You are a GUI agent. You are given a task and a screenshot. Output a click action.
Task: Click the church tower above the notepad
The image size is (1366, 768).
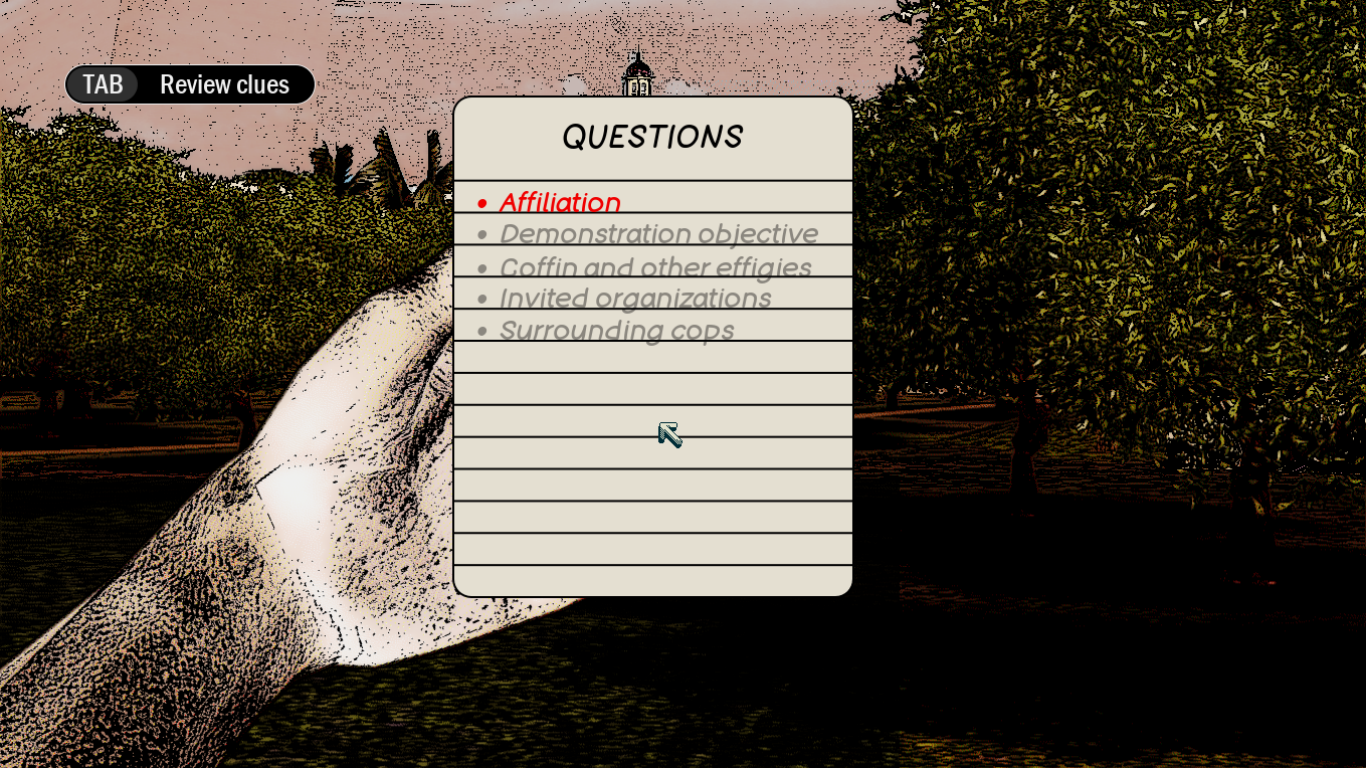tap(637, 70)
